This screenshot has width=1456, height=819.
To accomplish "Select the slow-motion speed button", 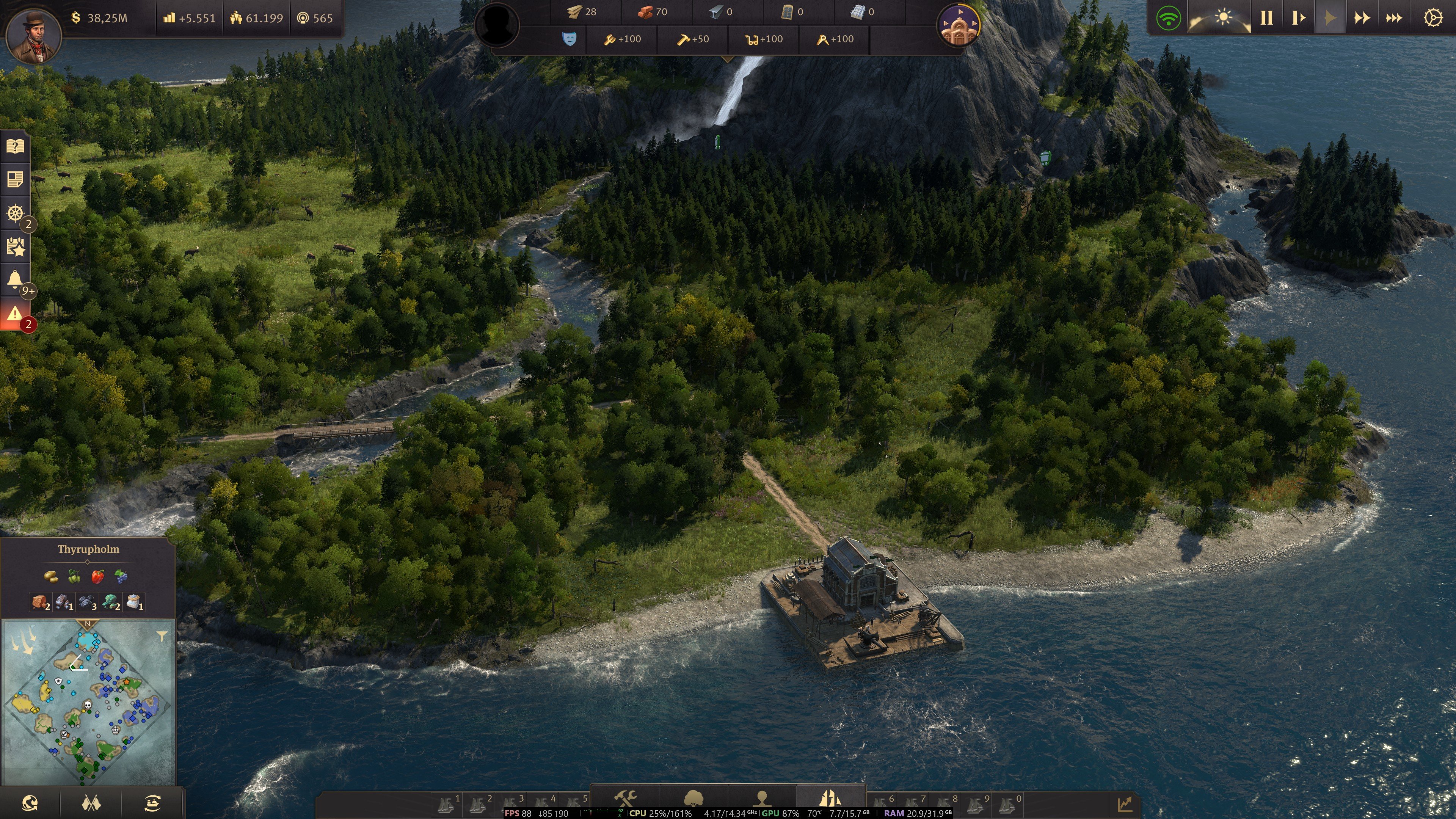I will [x=1298, y=18].
